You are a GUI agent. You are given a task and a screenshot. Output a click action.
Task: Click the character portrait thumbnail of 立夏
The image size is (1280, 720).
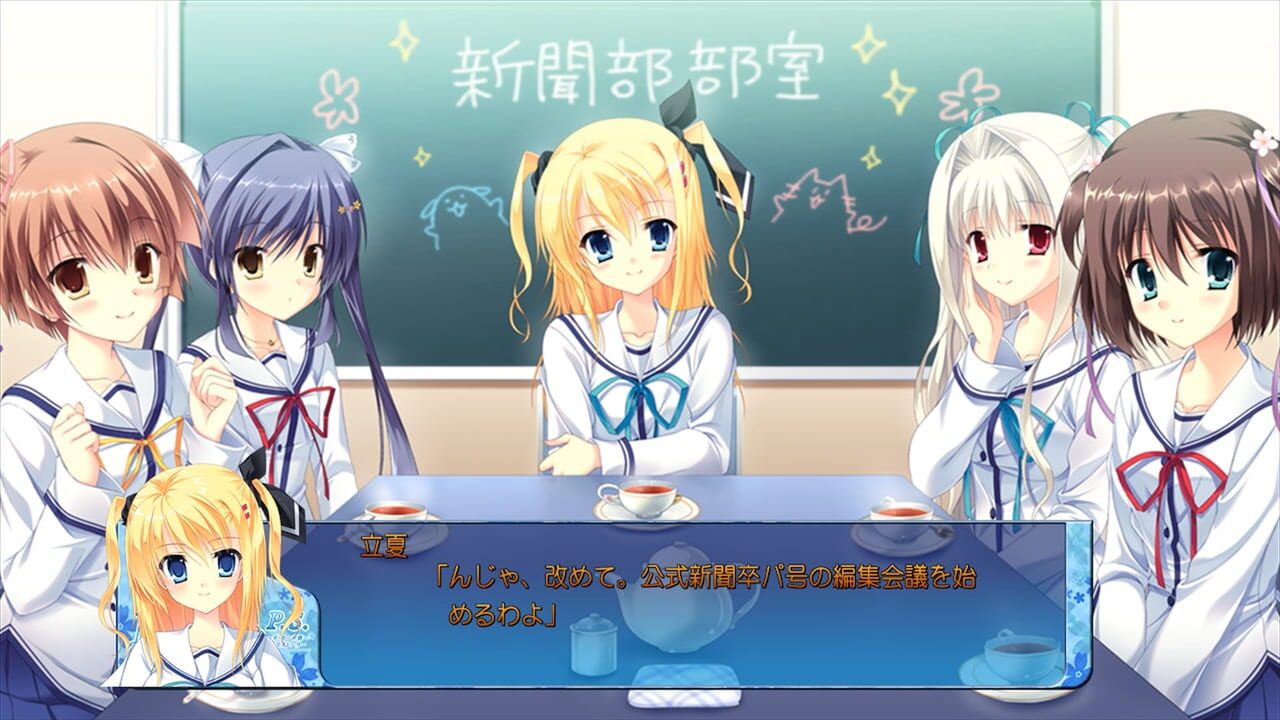[x=200, y=580]
